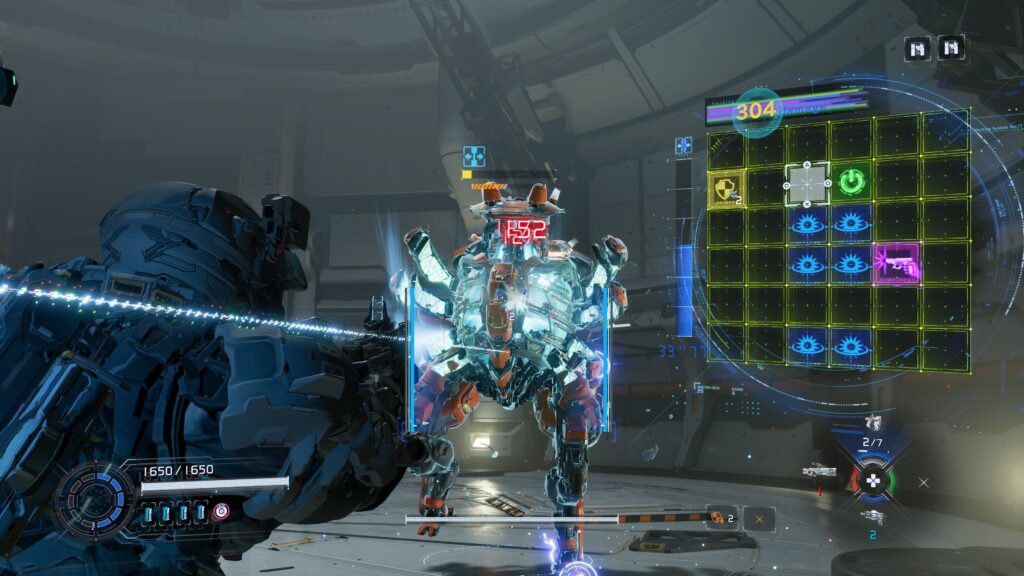Viewport: 1024px width, 576px height.
Task: Activate the green power node
Action: (x=851, y=183)
